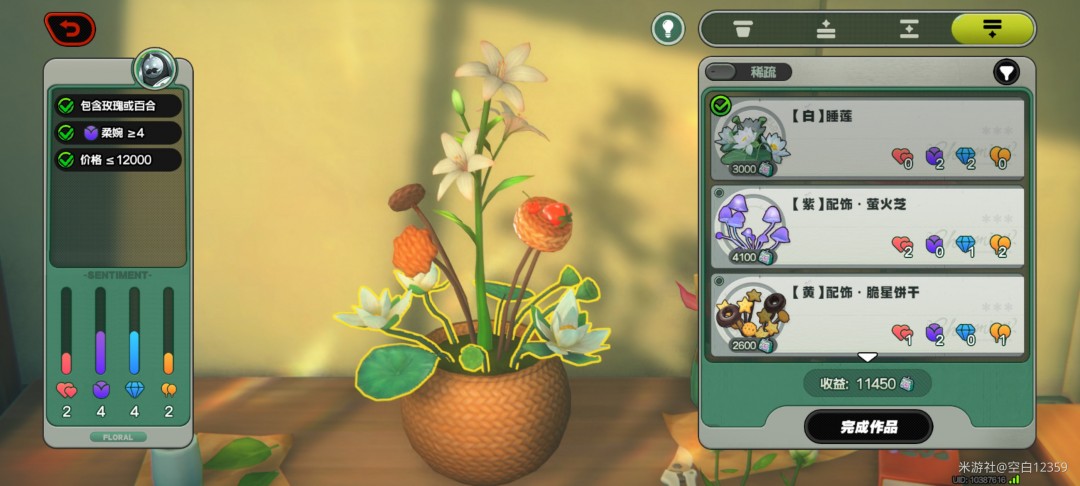This screenshot has height=486, width=1080.
Task: Expand the list with the white down arrow
Action: tap(867, 357)
